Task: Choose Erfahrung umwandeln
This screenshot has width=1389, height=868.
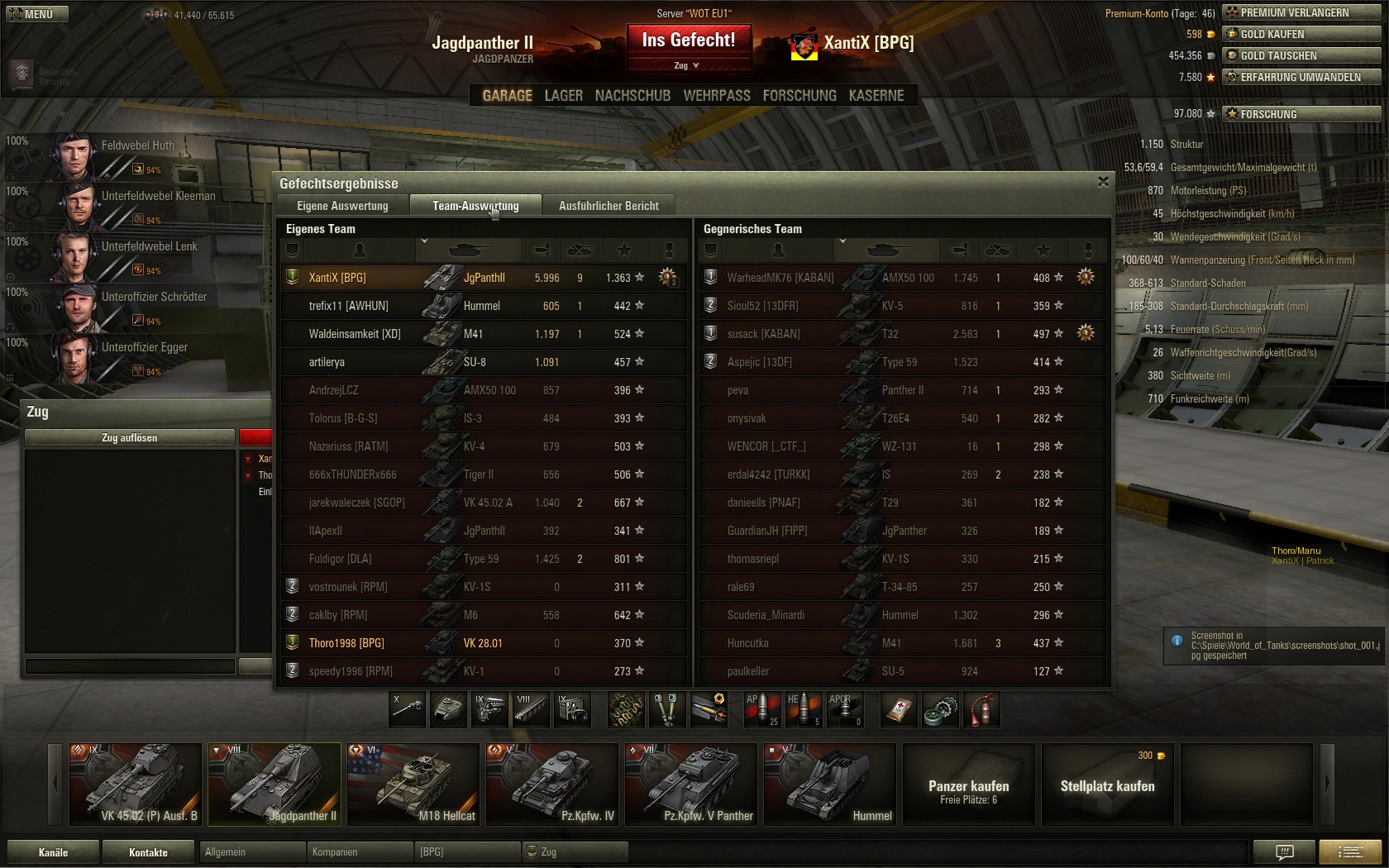Action: [1301, 77]
